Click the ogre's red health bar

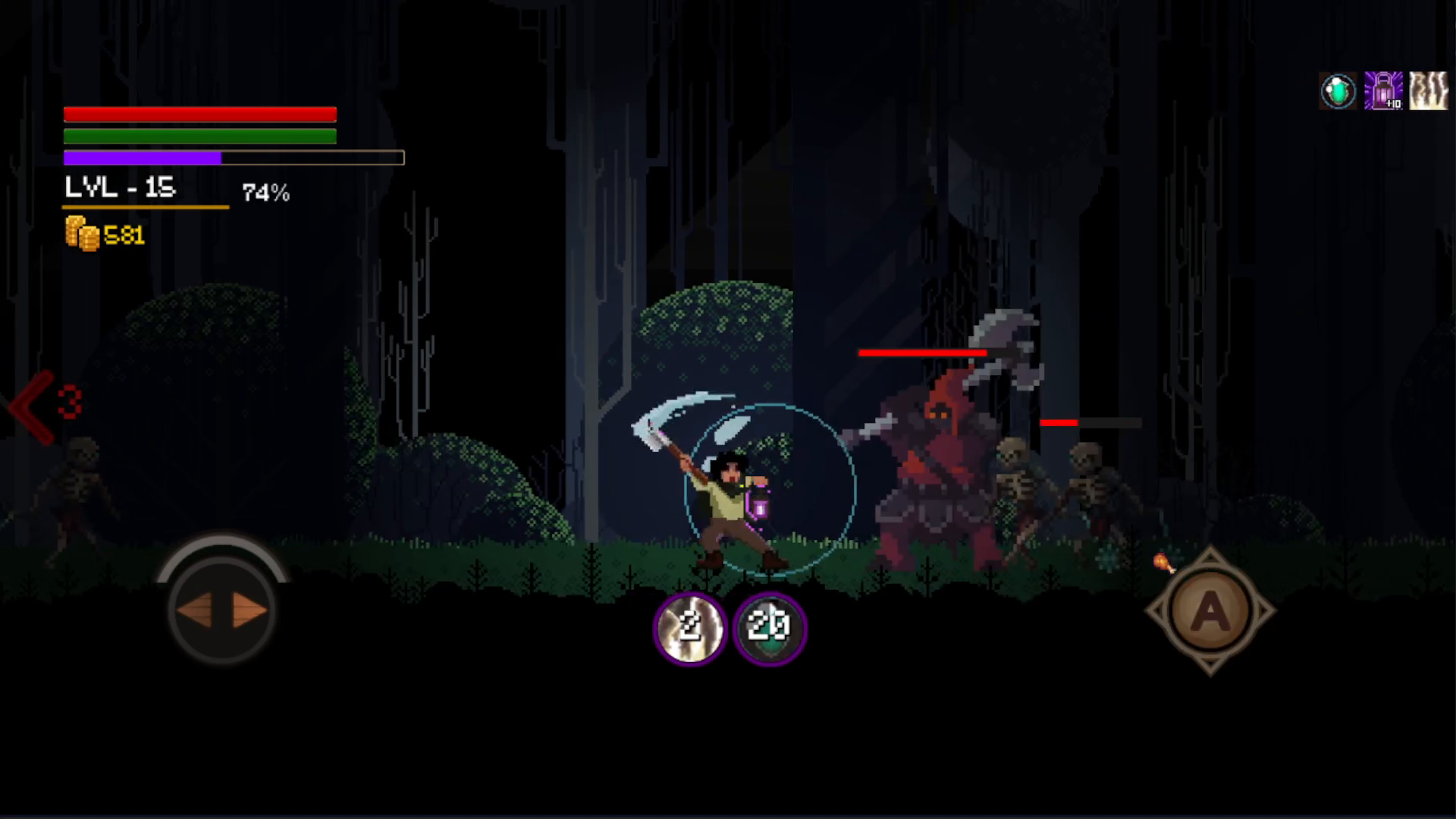(921, 351)
